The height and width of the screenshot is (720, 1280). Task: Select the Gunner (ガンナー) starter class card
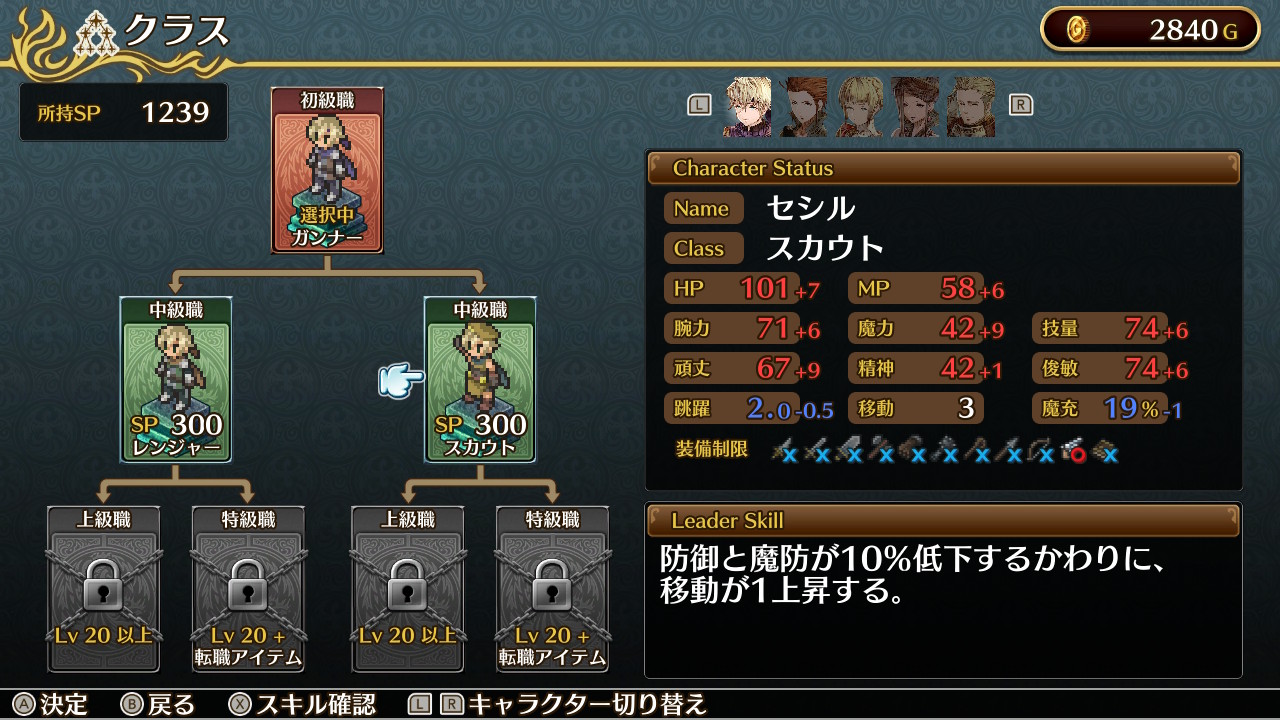(327, 169)
